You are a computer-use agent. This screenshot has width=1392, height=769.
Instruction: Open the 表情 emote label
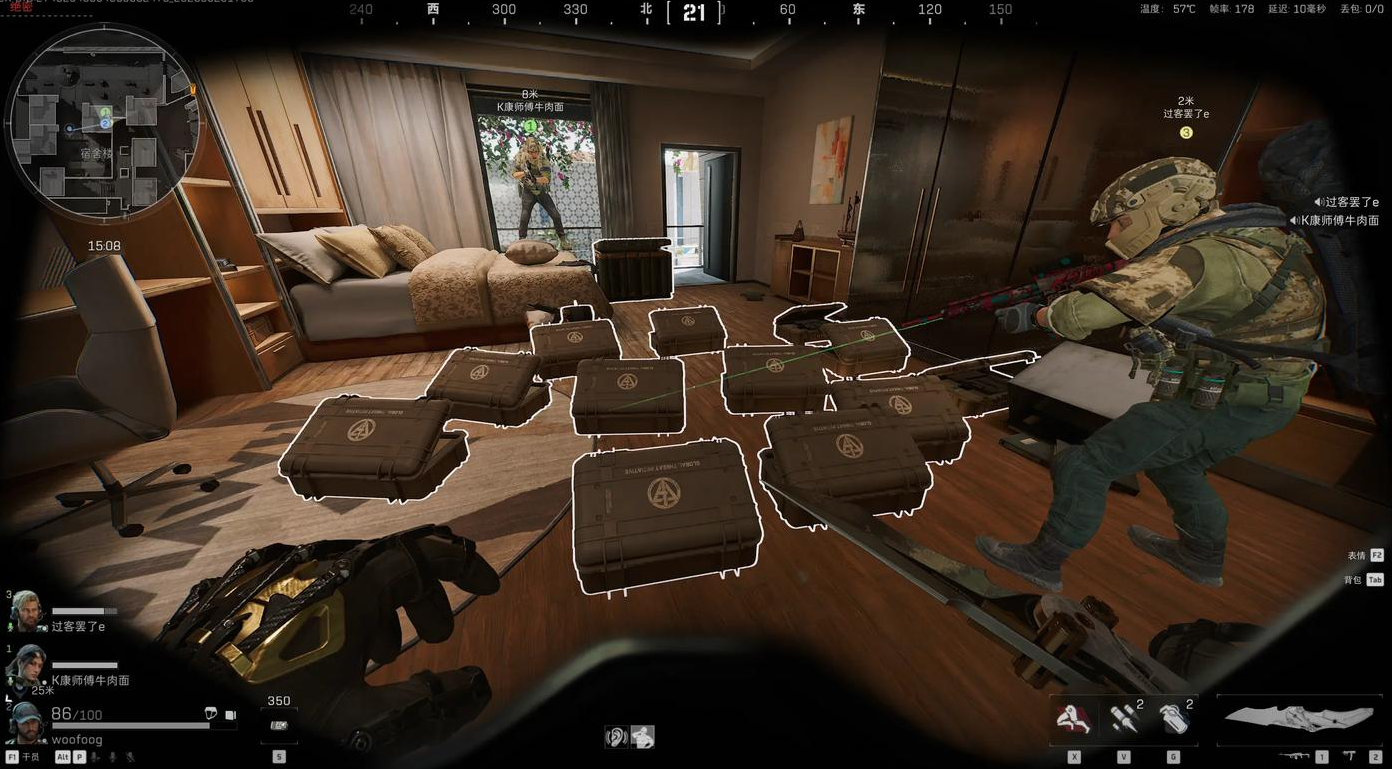coord(1355,555)
